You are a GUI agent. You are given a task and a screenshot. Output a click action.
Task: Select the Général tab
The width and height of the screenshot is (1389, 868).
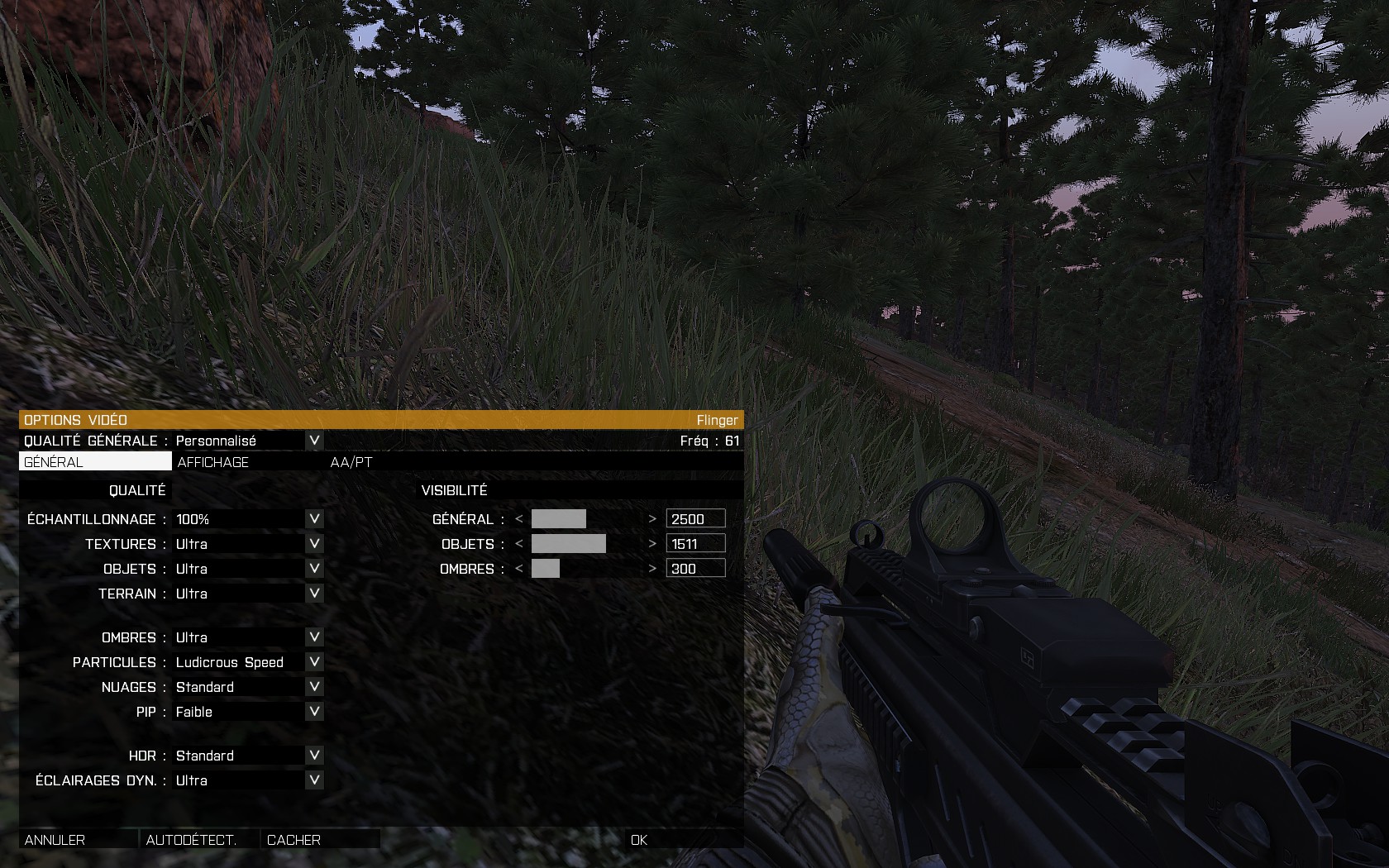54,462
